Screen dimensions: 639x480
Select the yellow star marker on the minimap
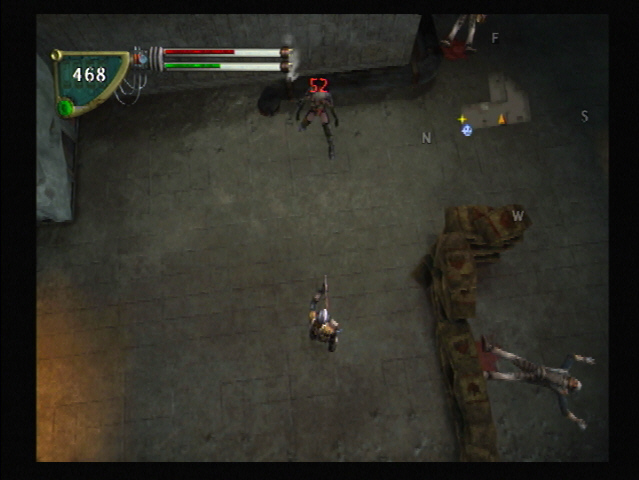(462, 119)
